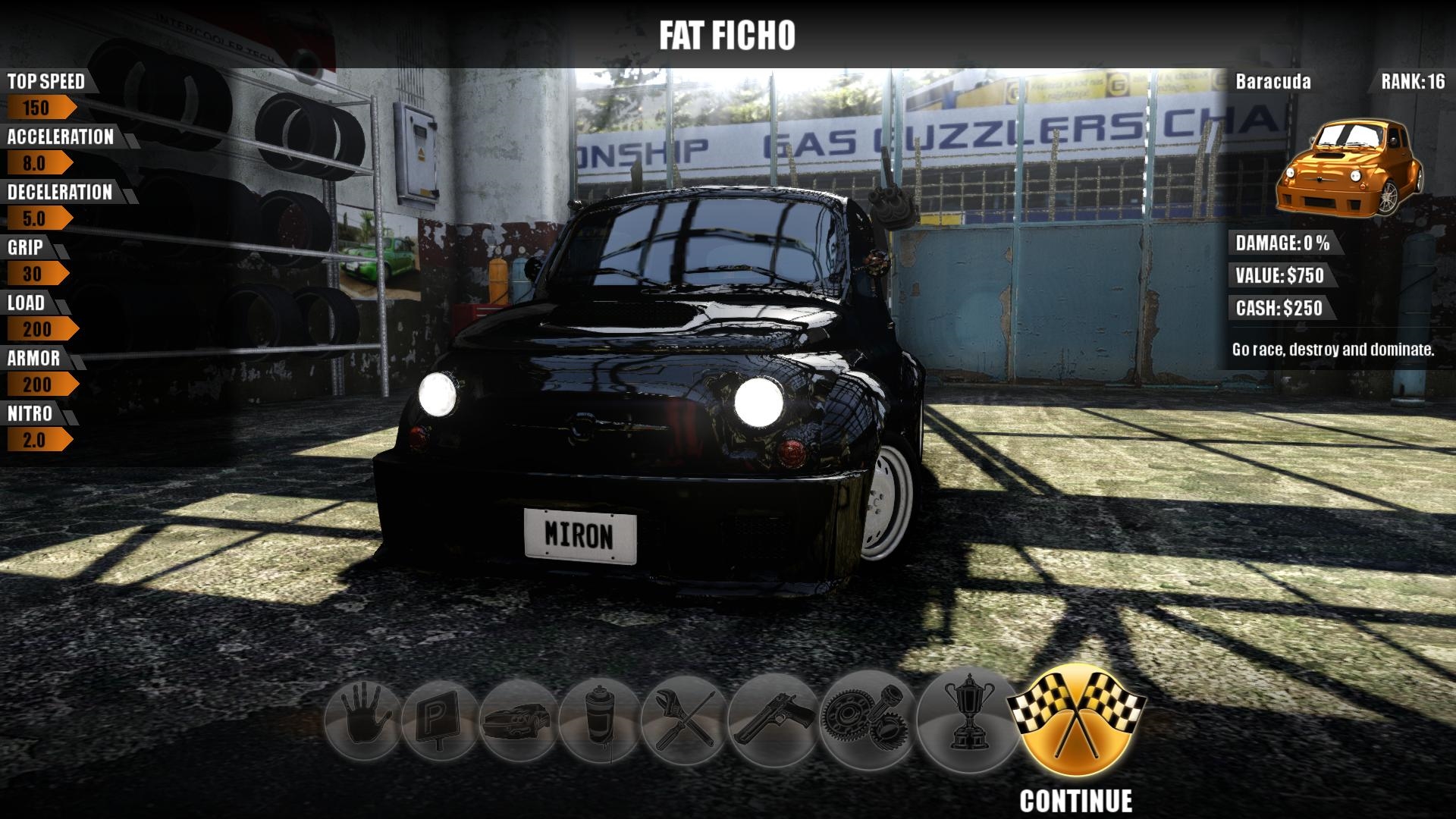Image resolution: width=1456 pixels, height=819 pixels.
Task: Open the car silhouette menu
Action: [519, 720]
